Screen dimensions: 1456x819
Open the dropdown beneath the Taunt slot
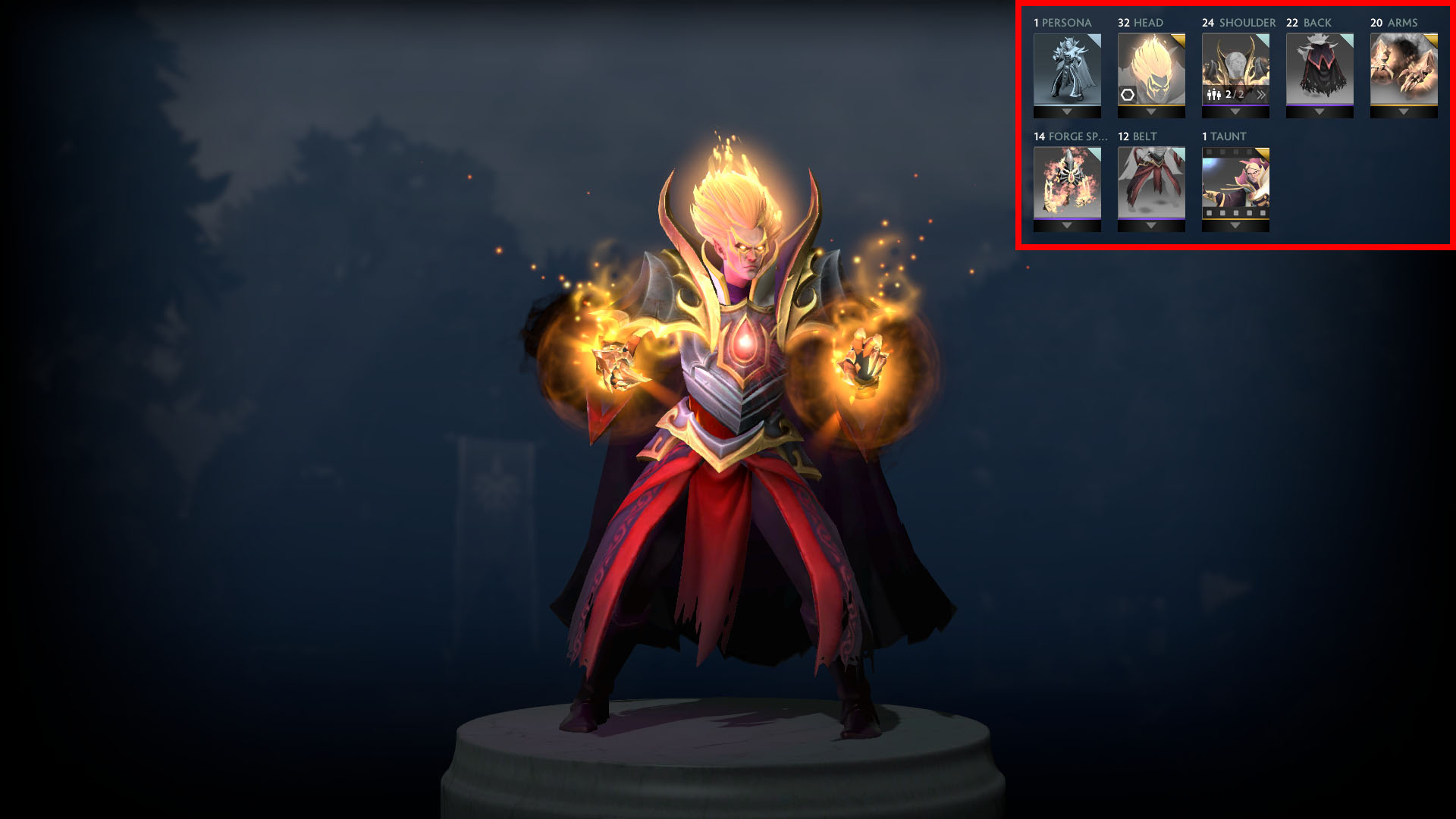point(1235,226)
